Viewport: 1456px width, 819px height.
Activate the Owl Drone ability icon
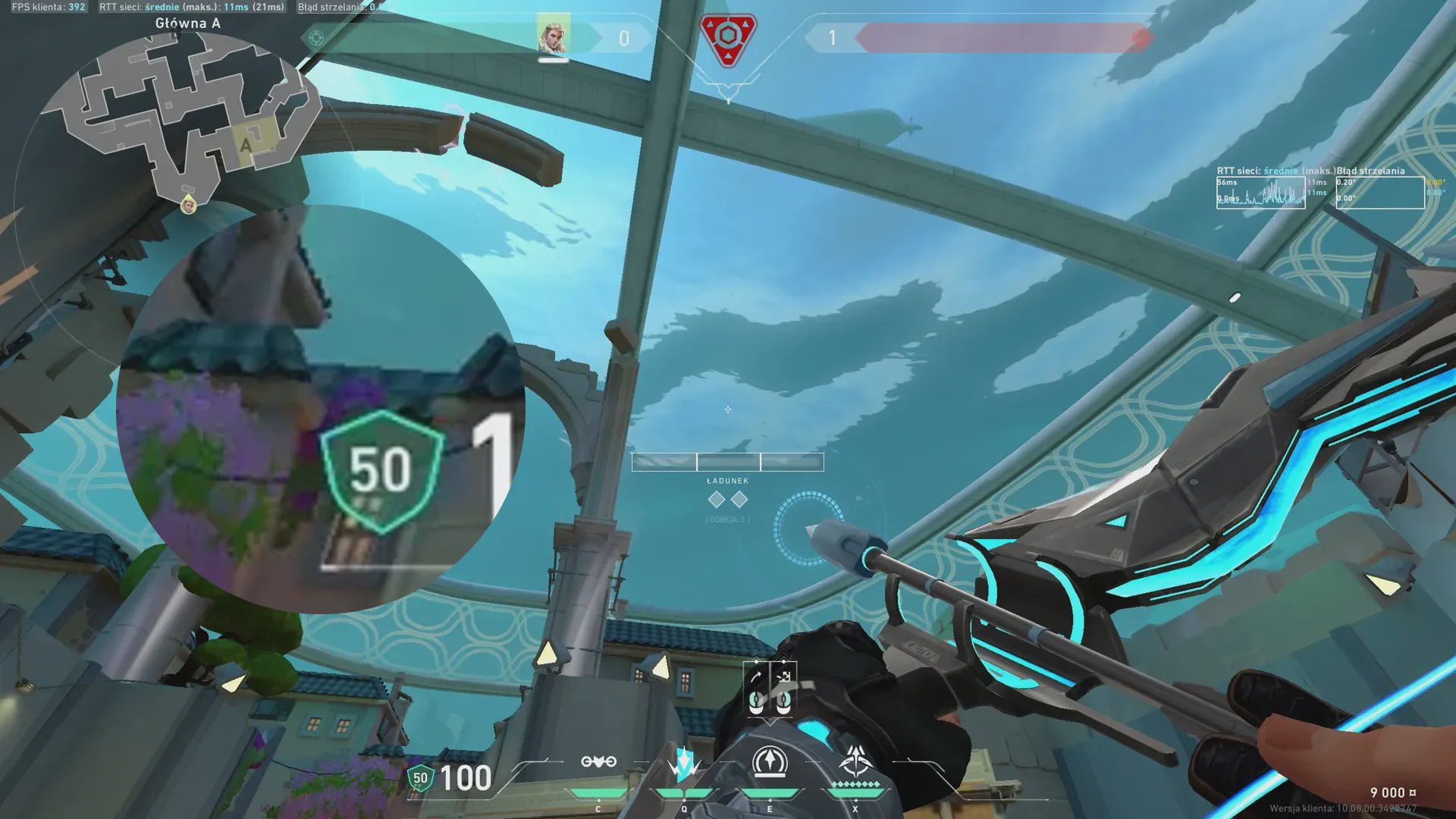pyautogui.click(x=598, y=762)
